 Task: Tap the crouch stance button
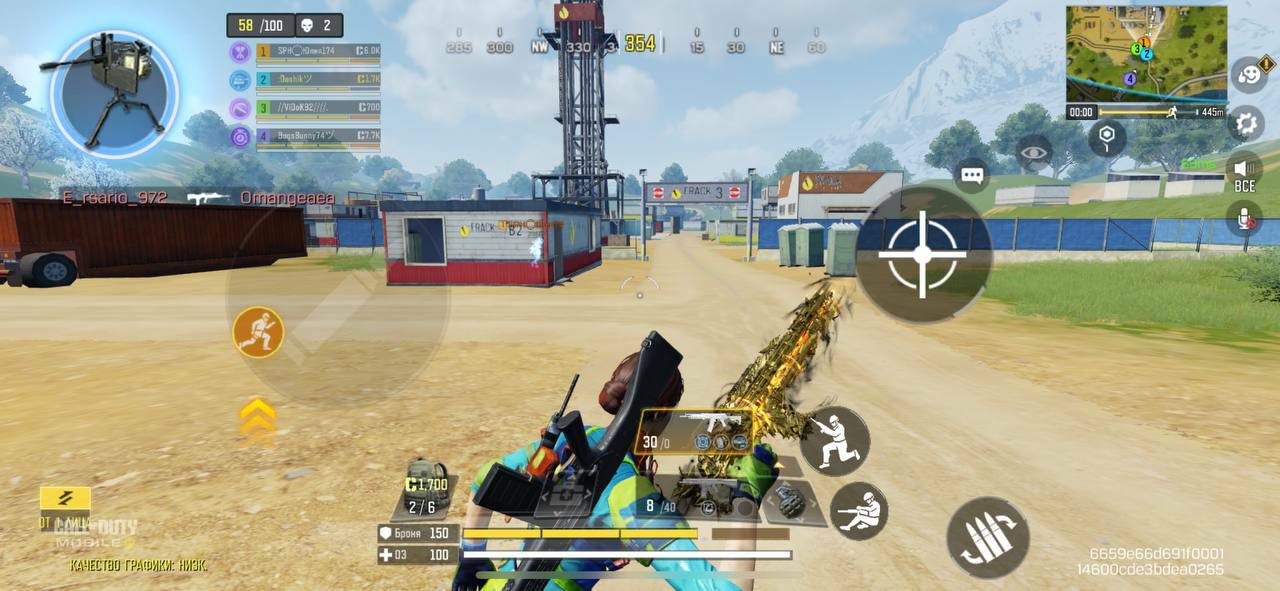834,441
